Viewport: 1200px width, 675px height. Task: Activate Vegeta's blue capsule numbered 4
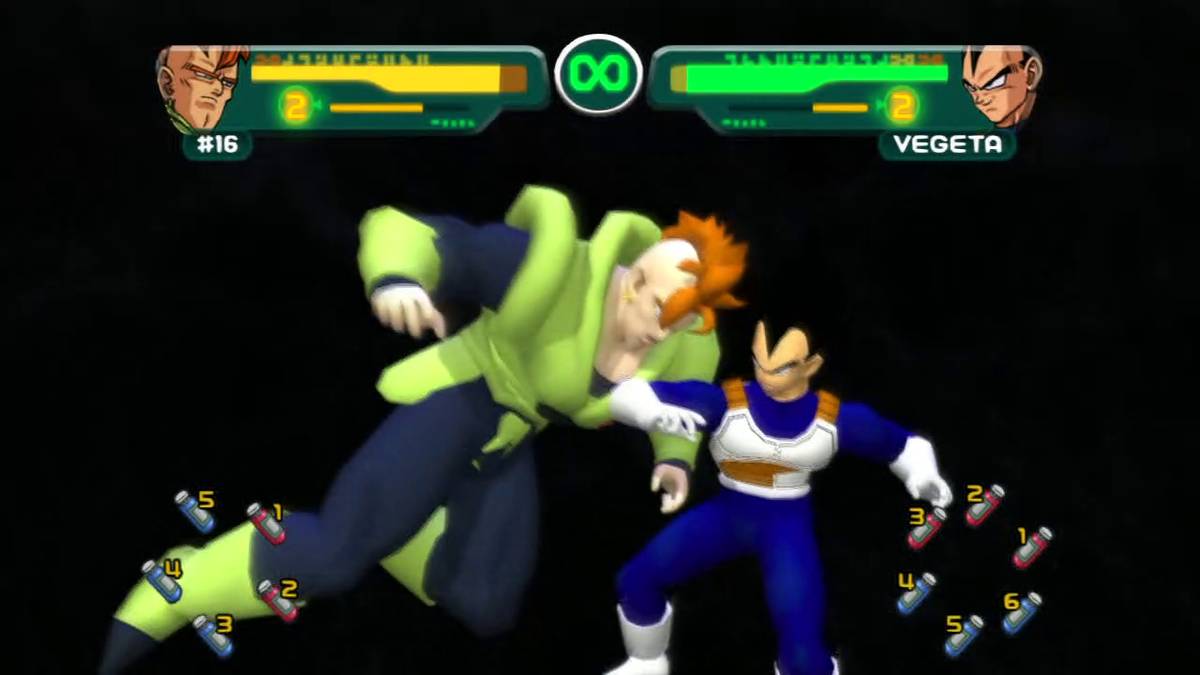pyautogui.click(x=915, y=593)
